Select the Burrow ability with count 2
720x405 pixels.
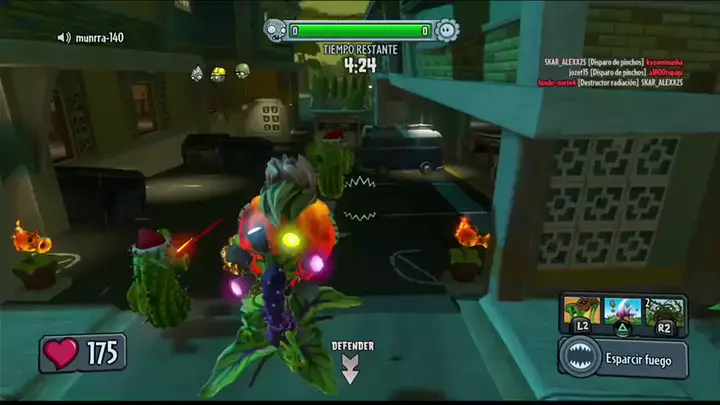[664, 311]
